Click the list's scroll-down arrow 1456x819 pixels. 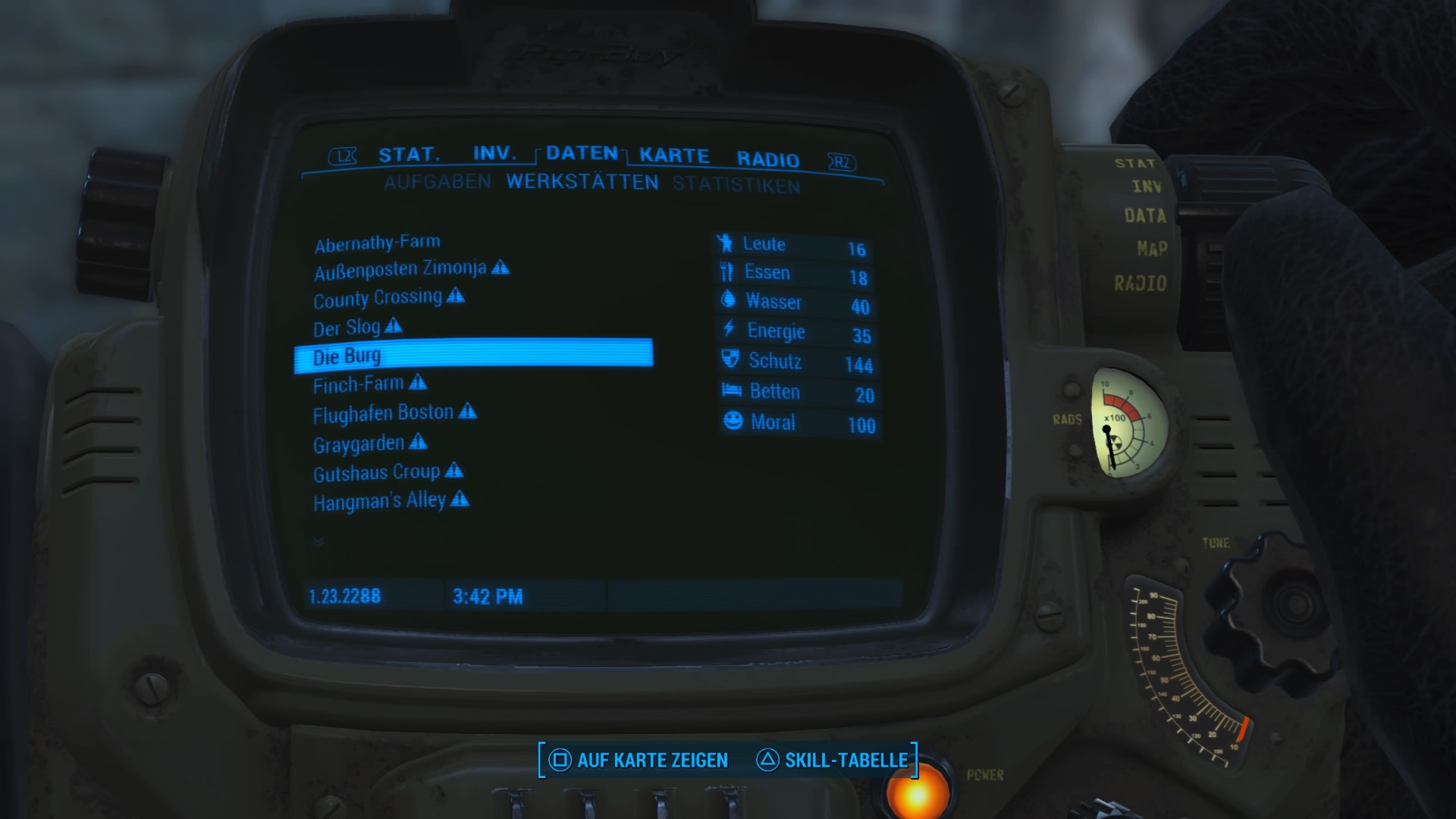[x=318, y=541]
